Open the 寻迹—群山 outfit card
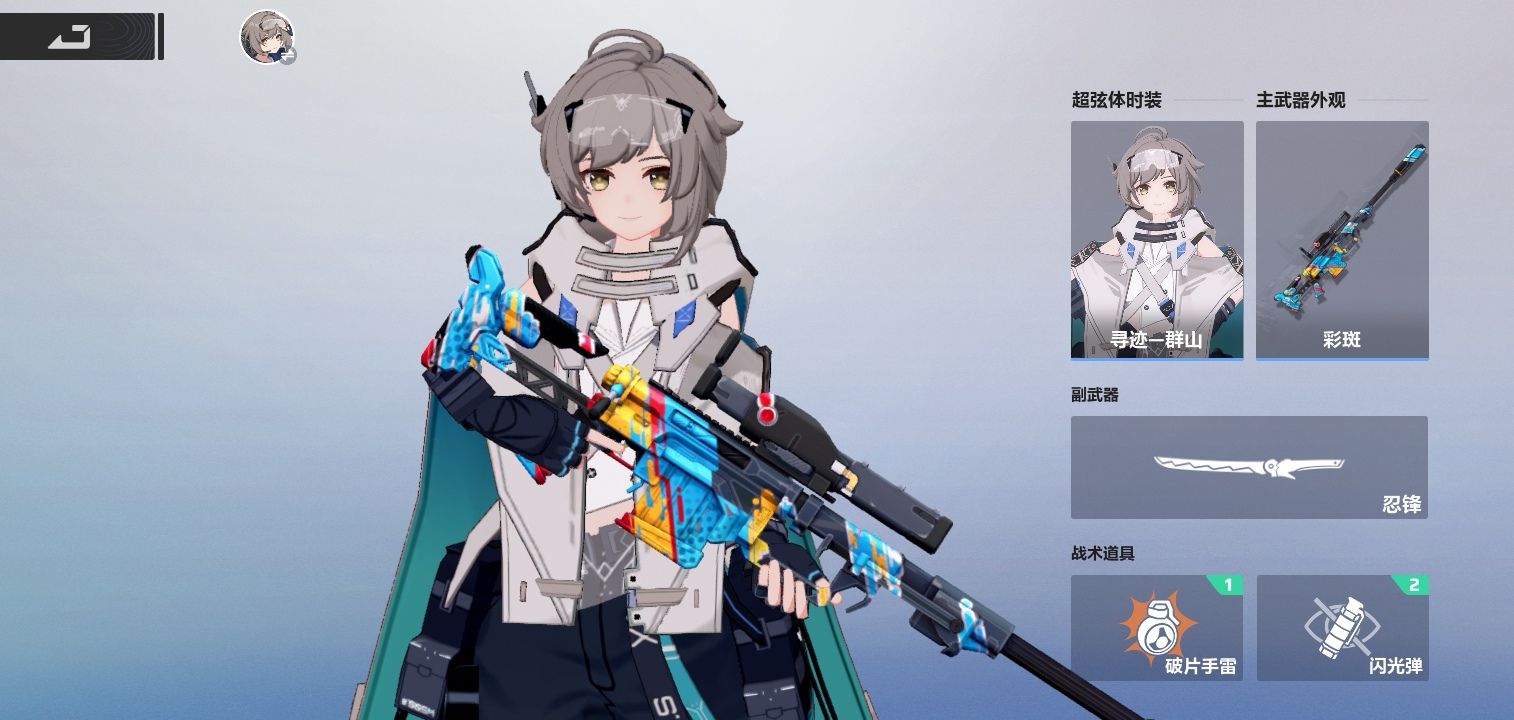1514x720 pixels. (1157, 240)
